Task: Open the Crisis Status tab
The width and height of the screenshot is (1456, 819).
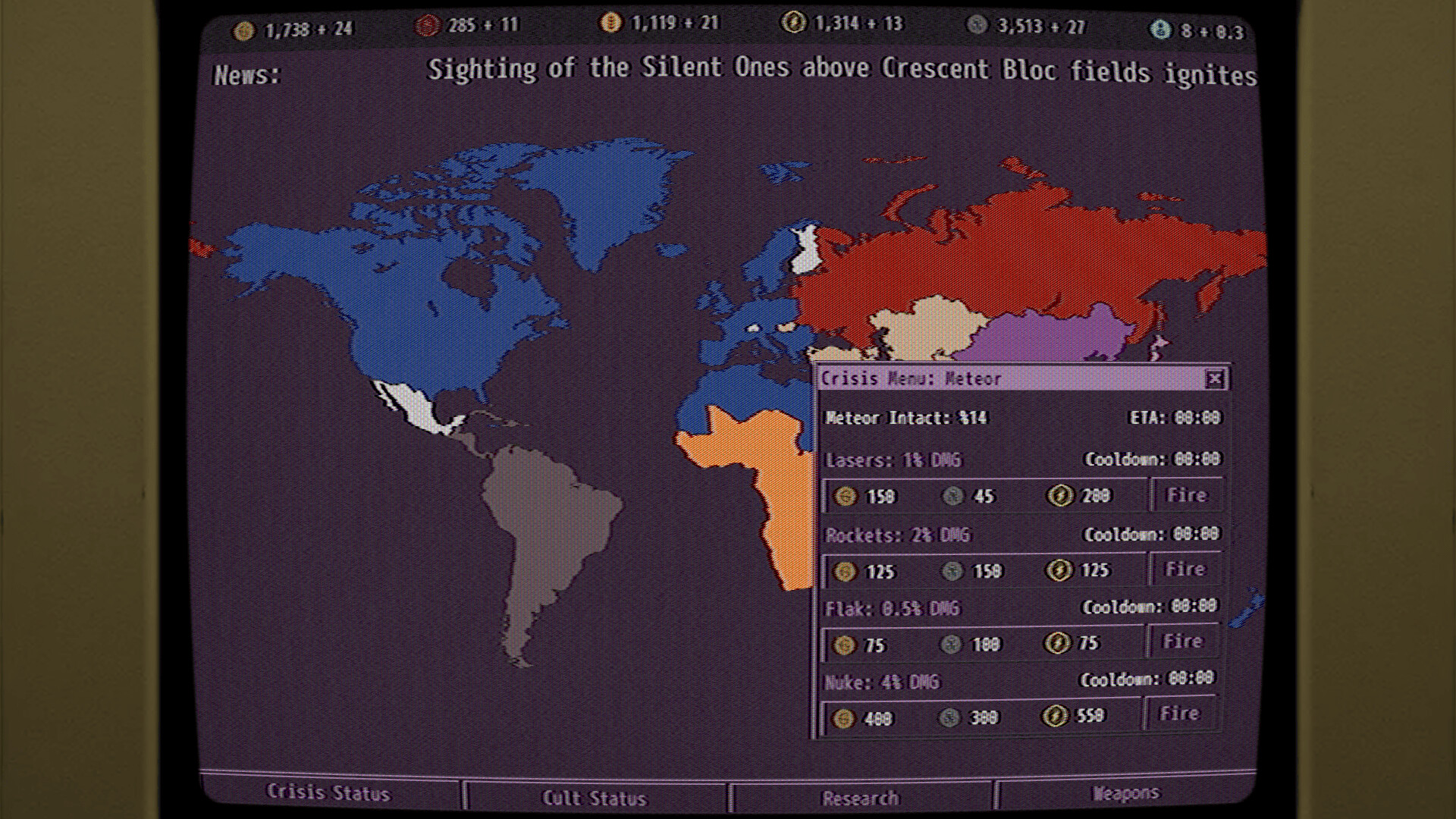Action: (x=328, y=793)
